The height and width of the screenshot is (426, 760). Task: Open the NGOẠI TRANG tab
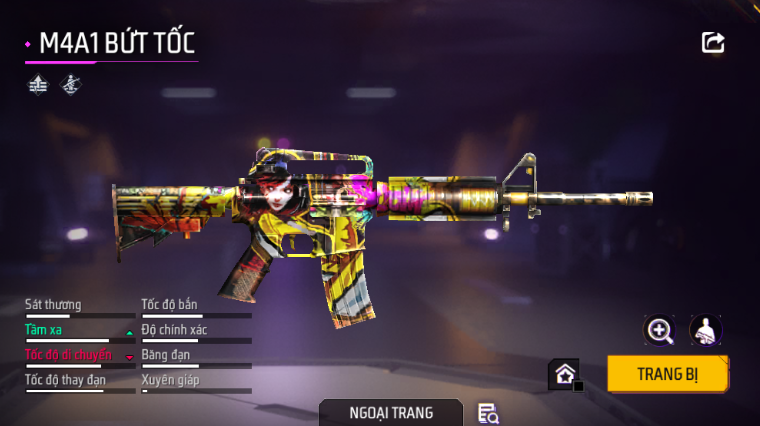point(391,412)
